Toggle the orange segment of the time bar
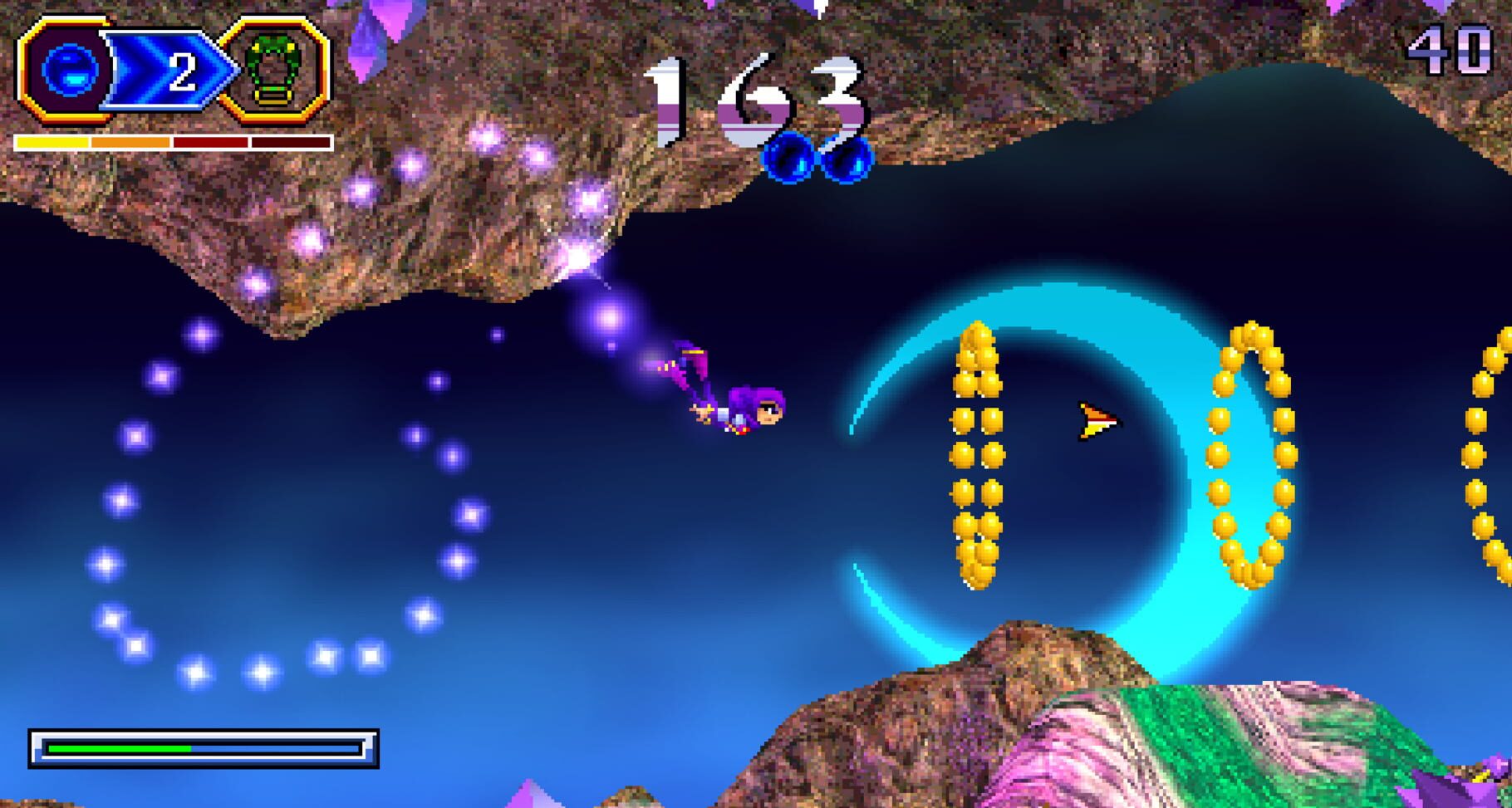 (x=129, y=141)
